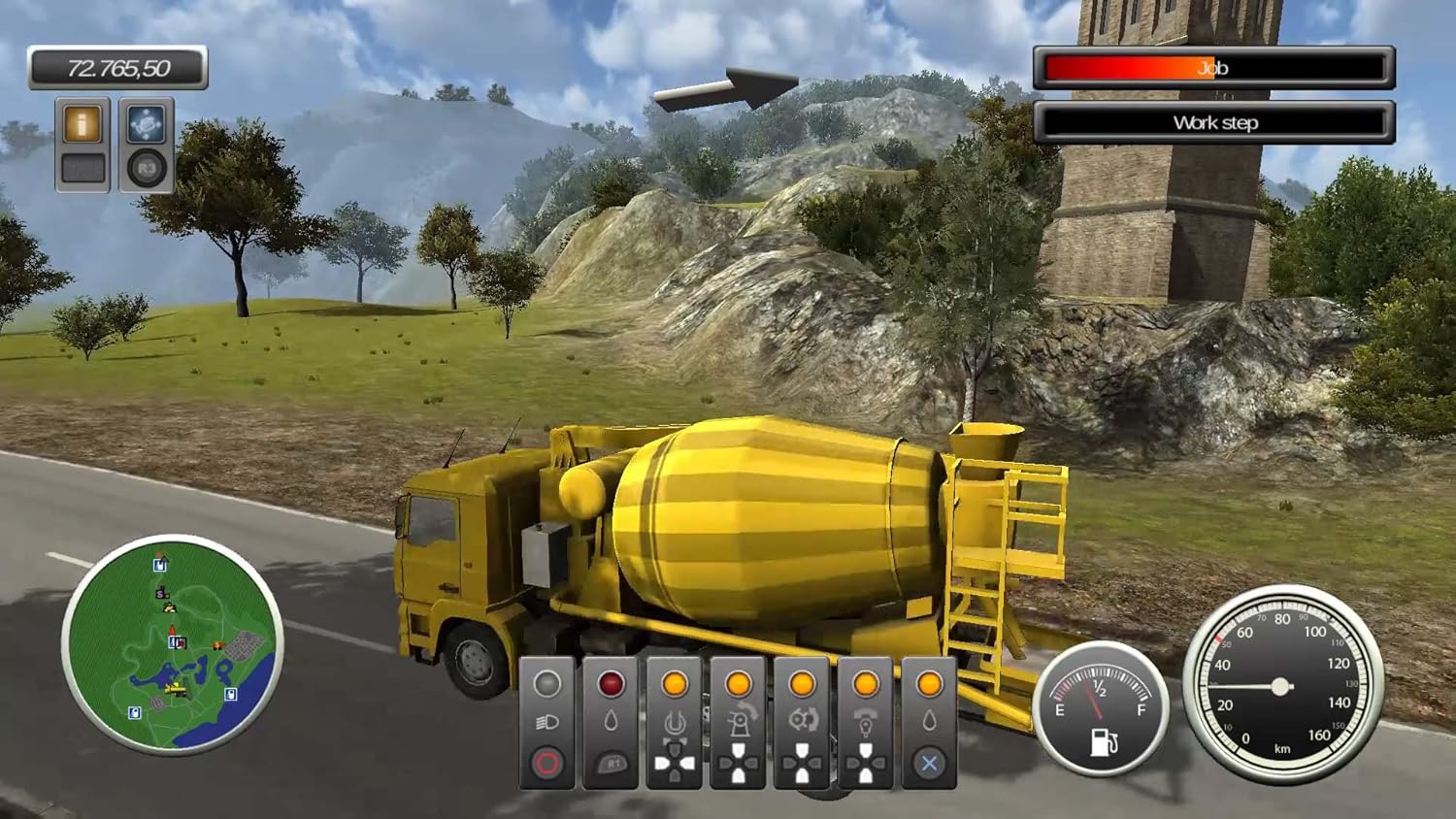The image size is (1456, 819).
Task: Select the mixing direction icon
Action: 804,720
